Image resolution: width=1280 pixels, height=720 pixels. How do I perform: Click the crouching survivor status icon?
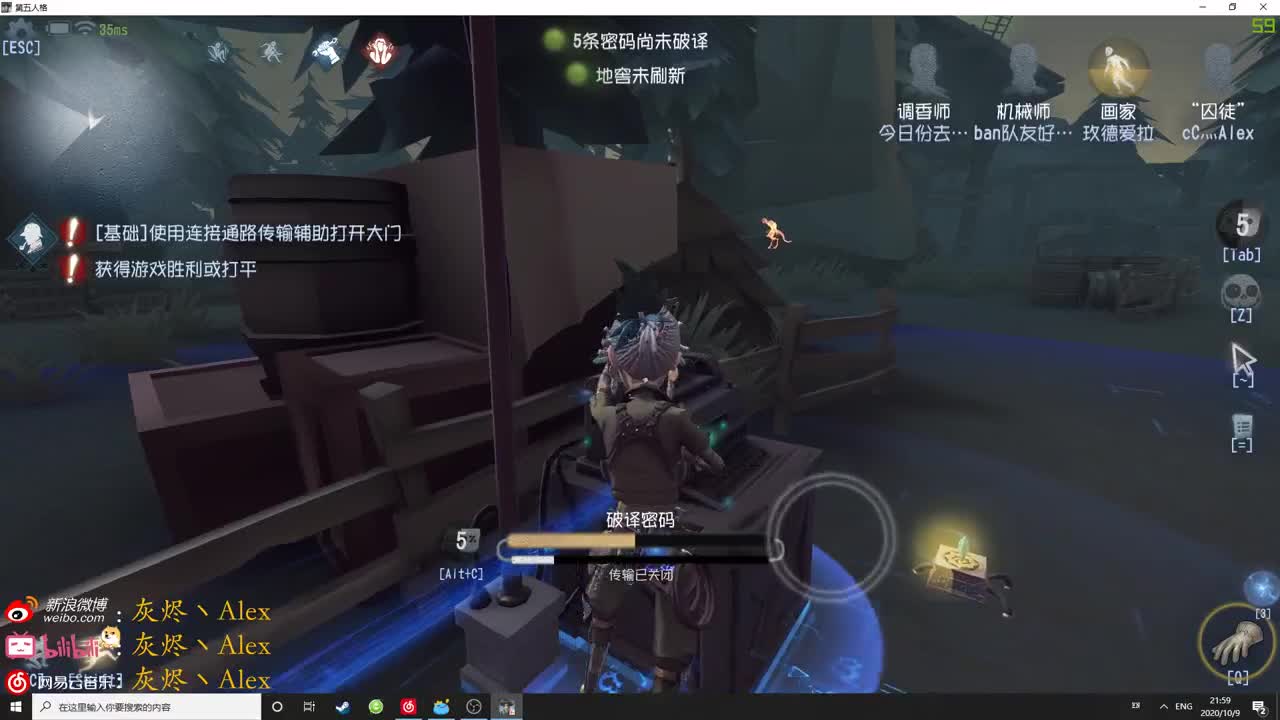[x=218, y=51]
